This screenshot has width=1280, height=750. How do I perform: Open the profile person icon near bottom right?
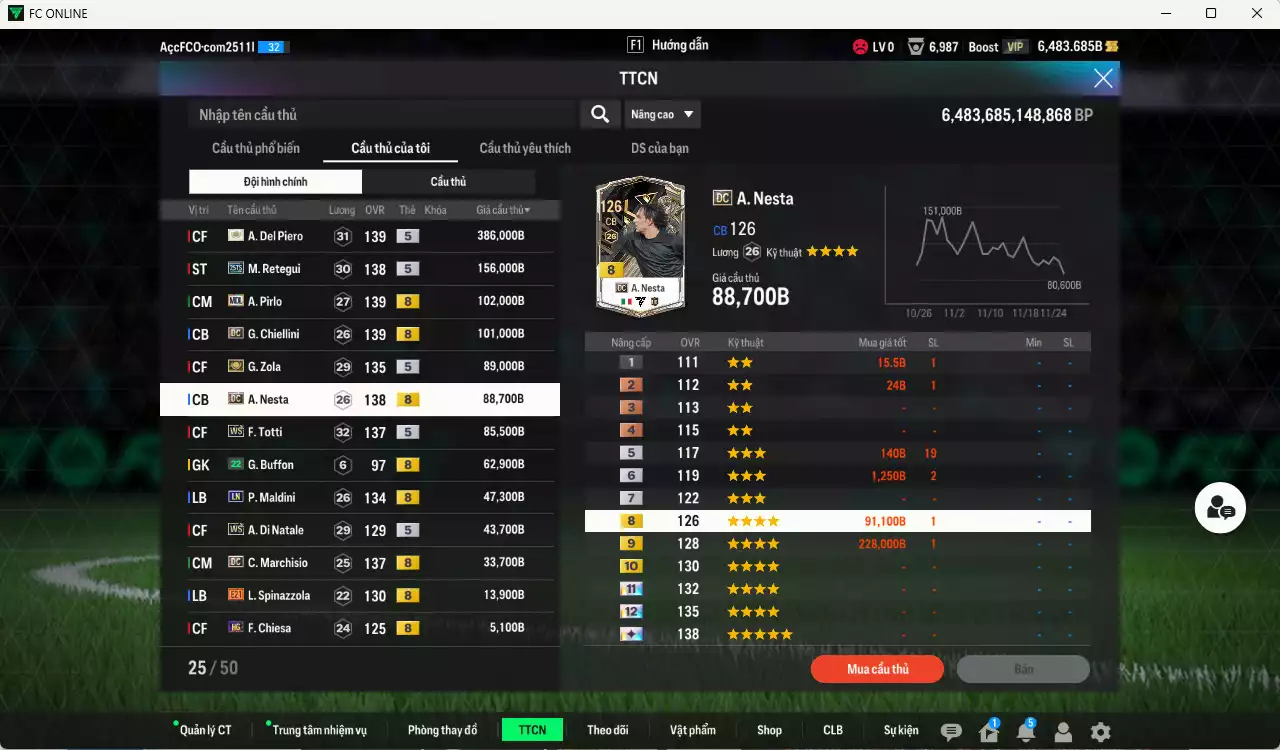point(1062,732)
